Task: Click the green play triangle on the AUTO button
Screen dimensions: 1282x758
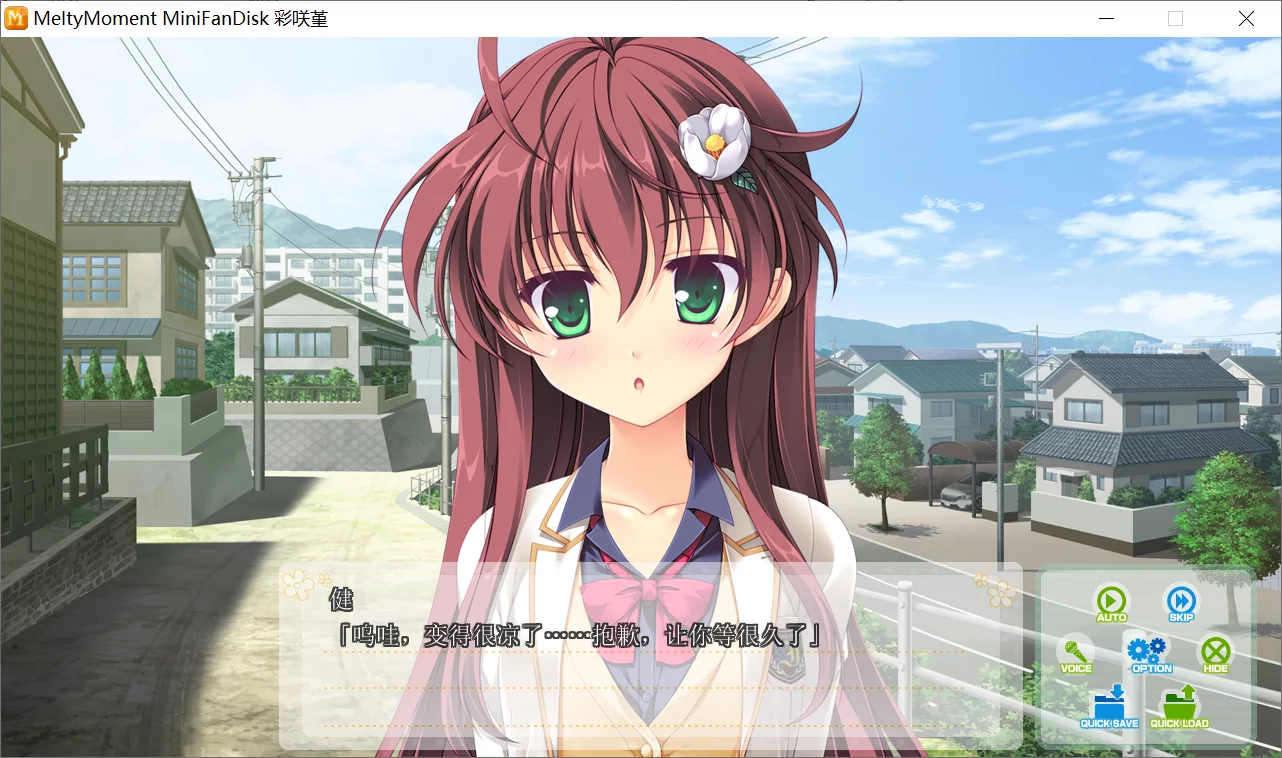Action: click(x=1112, y=600)
